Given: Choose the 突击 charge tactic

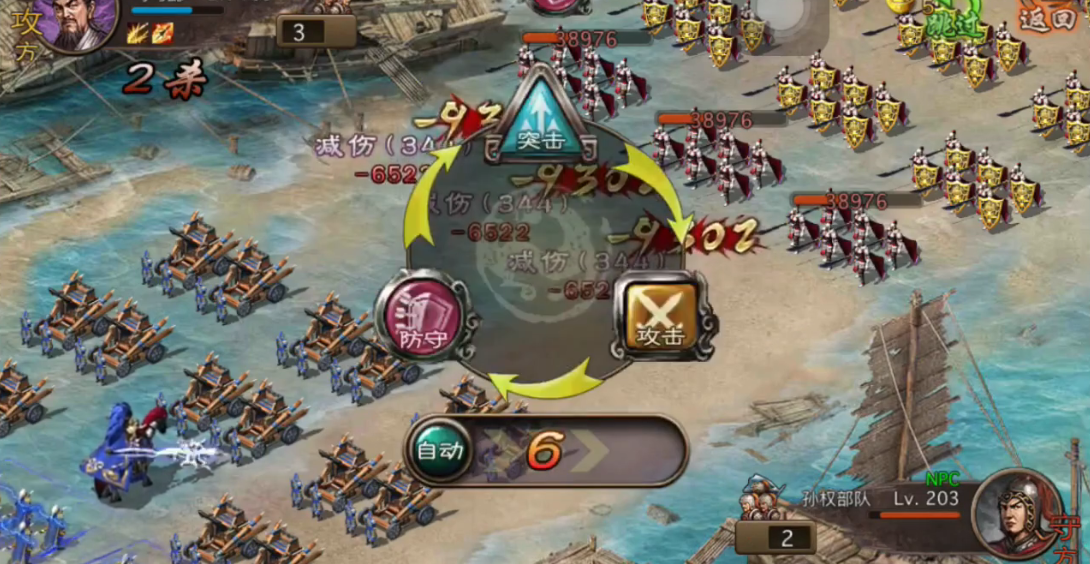Looking at the screenshot, I should [541, 119].
